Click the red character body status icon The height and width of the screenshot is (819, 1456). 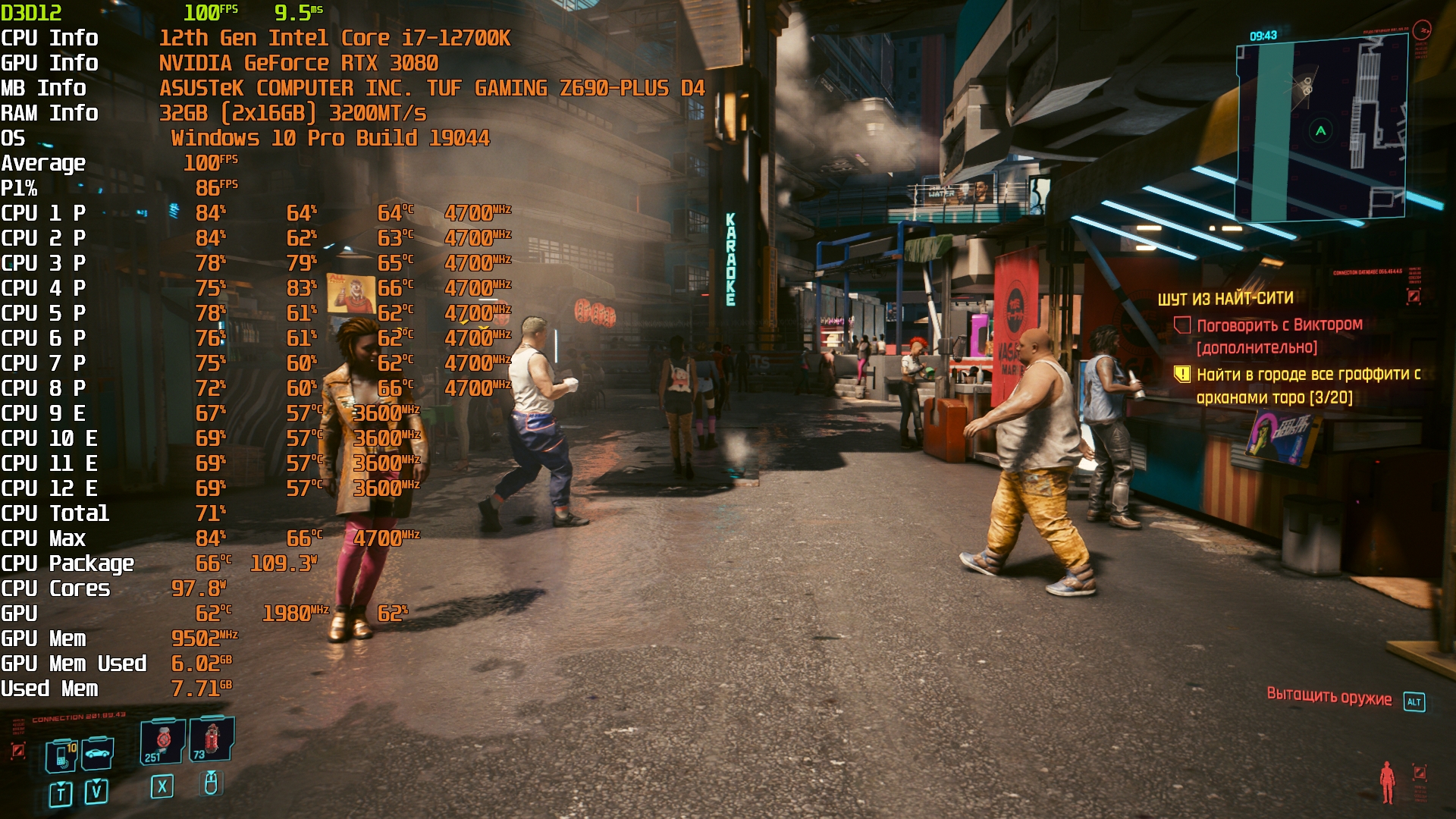pos(1388,782)
